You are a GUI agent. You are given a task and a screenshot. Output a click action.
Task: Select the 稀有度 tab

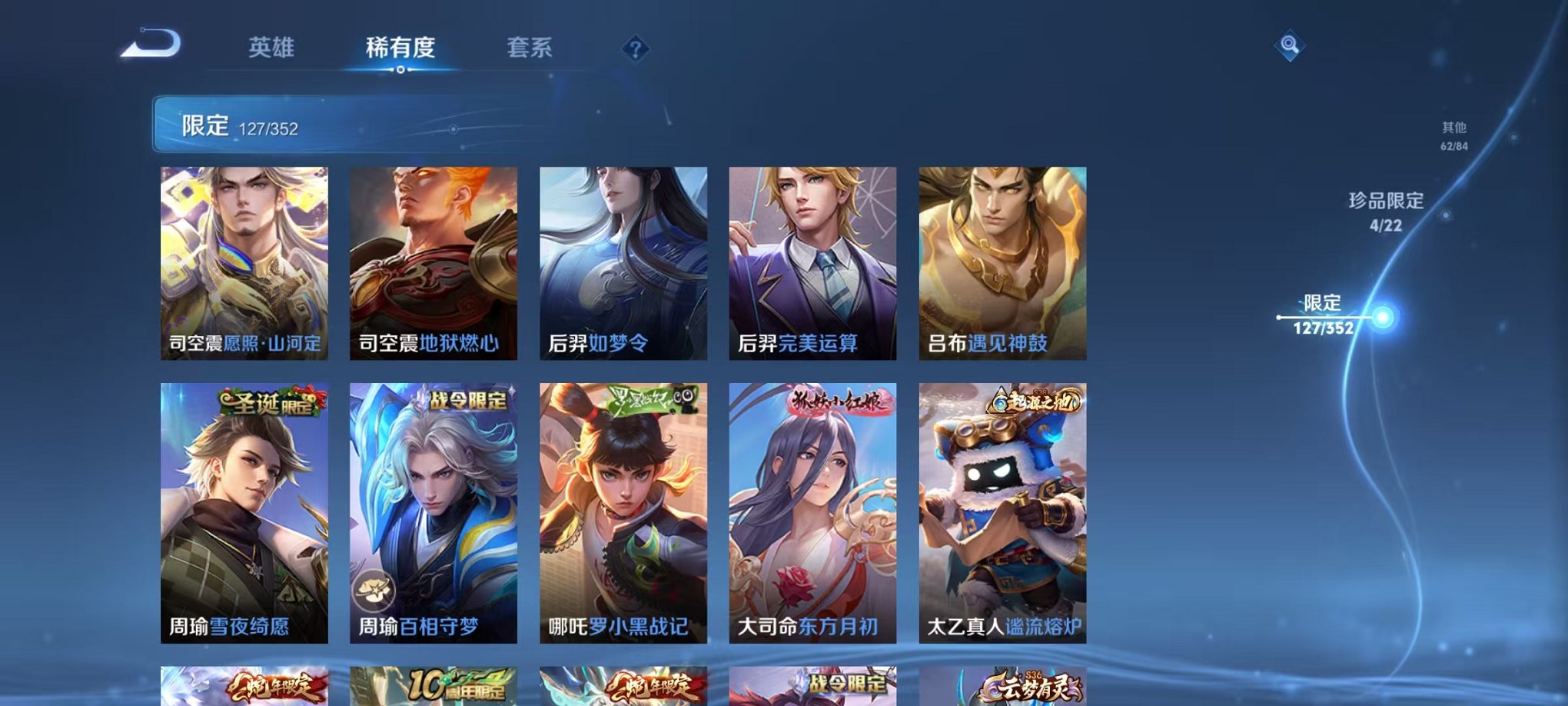[x=400, y=46]
